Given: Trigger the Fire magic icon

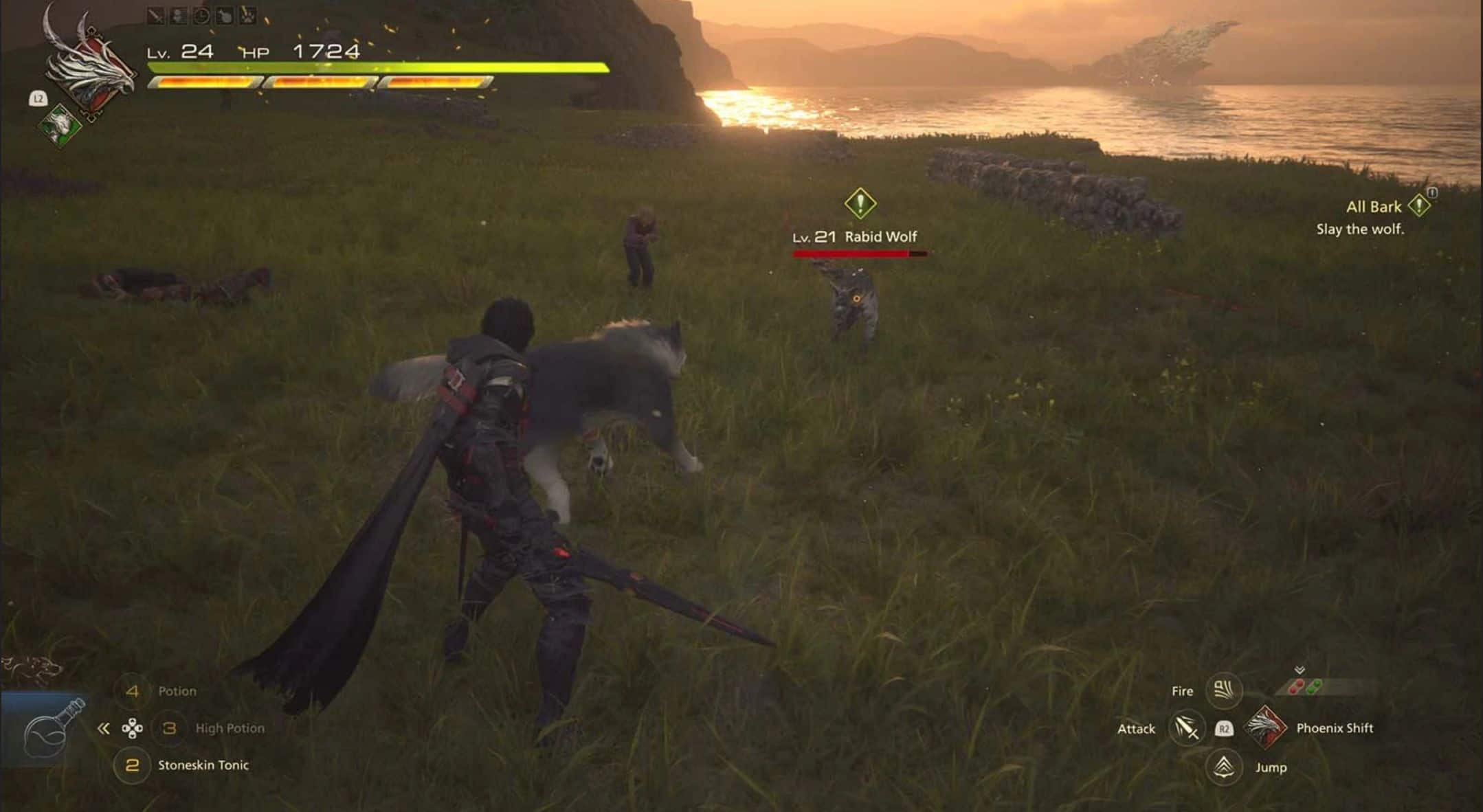Looking at the screenshot, I should 1223,690.
